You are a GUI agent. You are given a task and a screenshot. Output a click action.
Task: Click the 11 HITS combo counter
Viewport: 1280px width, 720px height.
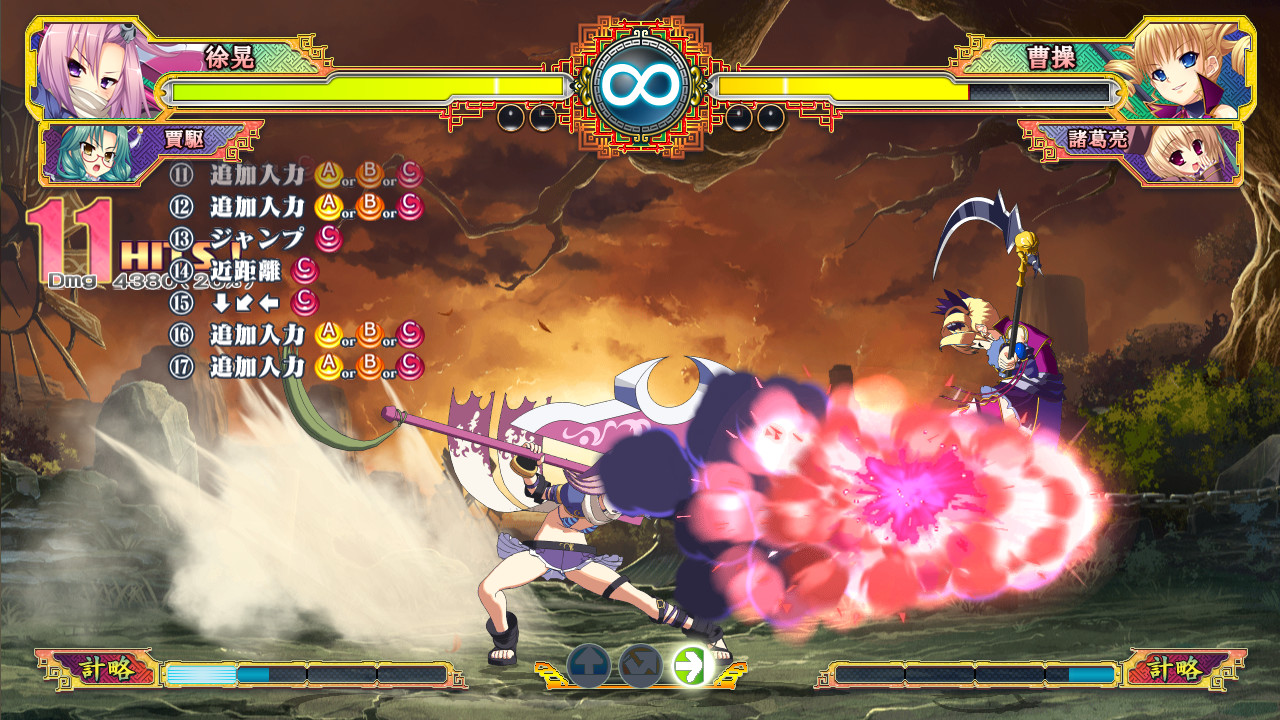(x=75, y=240)
